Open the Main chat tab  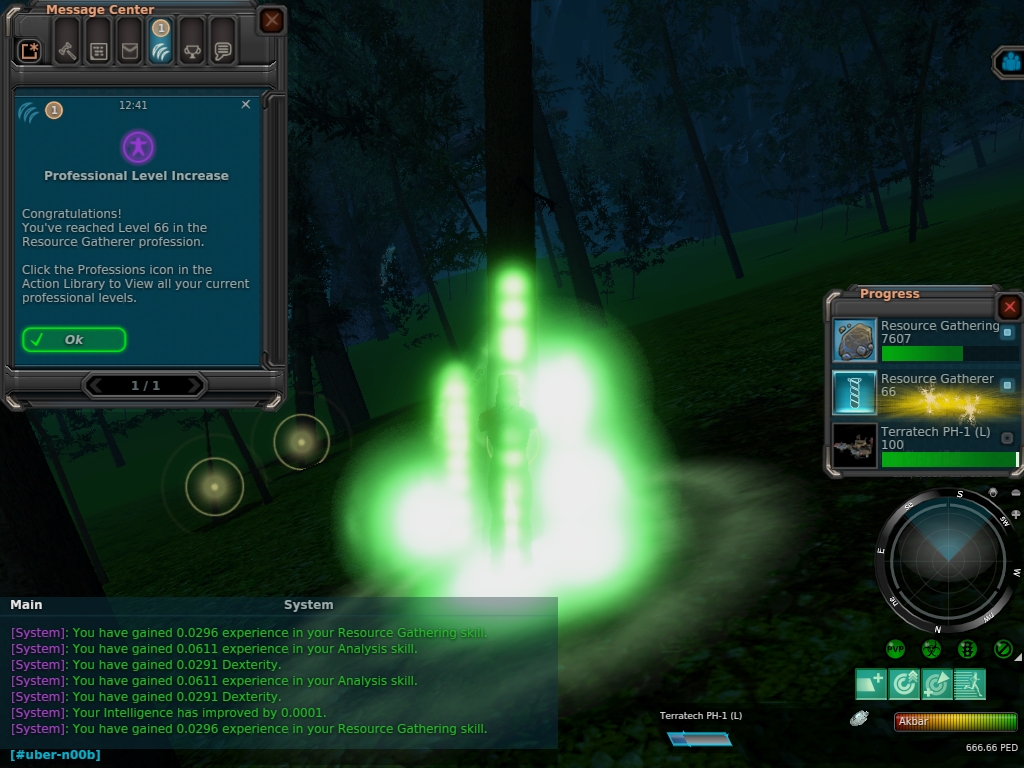pyautogui.click(x=26, y=605)
